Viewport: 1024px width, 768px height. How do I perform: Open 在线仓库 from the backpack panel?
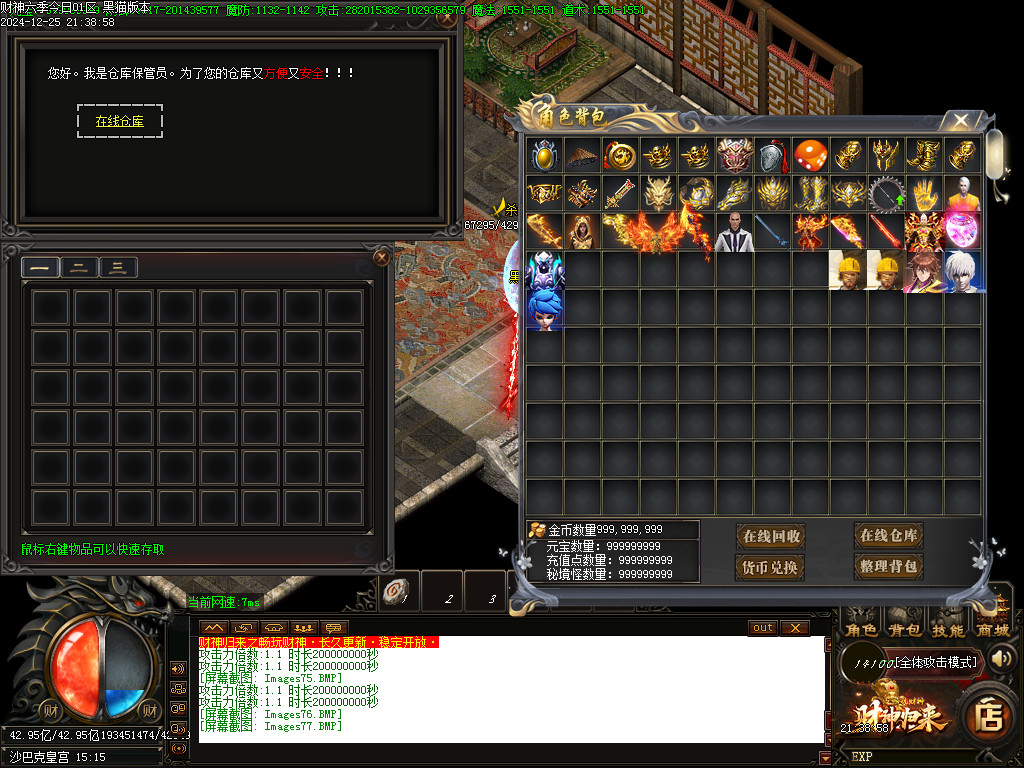[888, 535]
